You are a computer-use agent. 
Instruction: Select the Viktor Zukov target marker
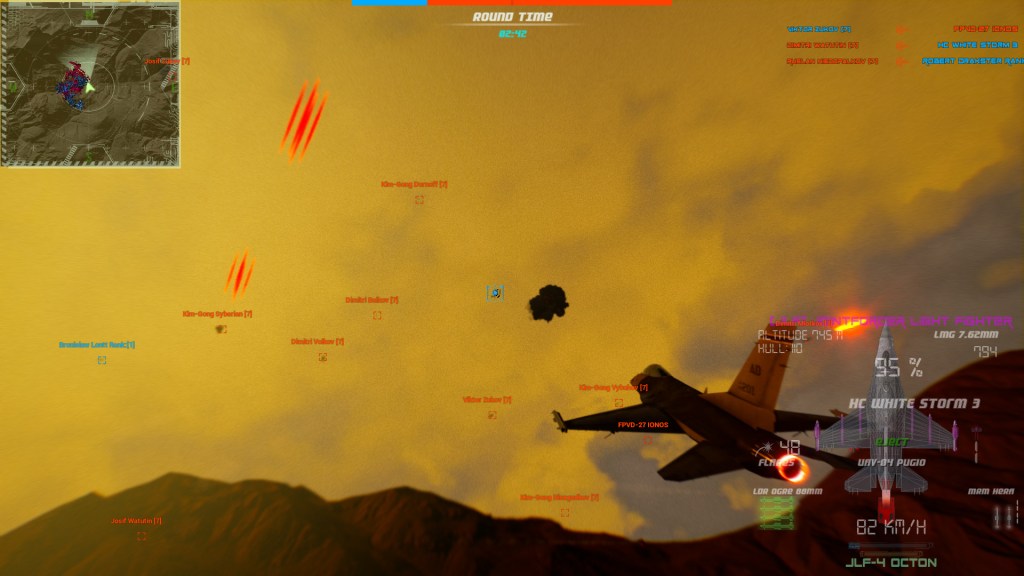[x=492, y=414]
